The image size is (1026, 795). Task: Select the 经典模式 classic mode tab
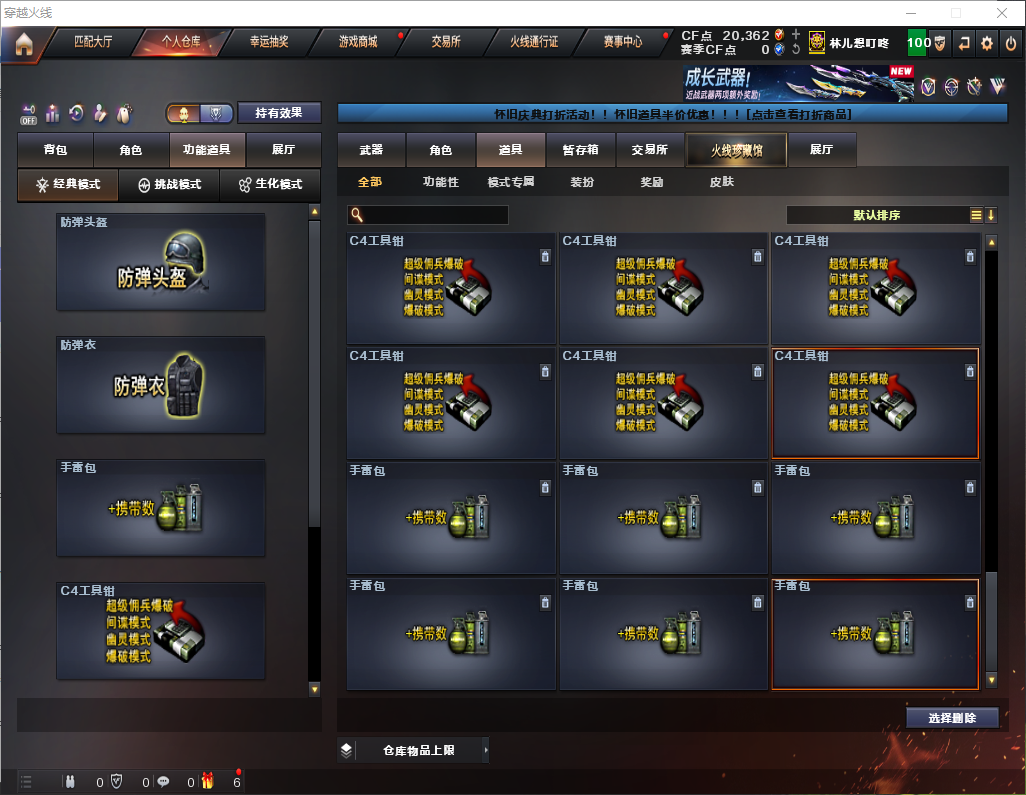(68, 185)
